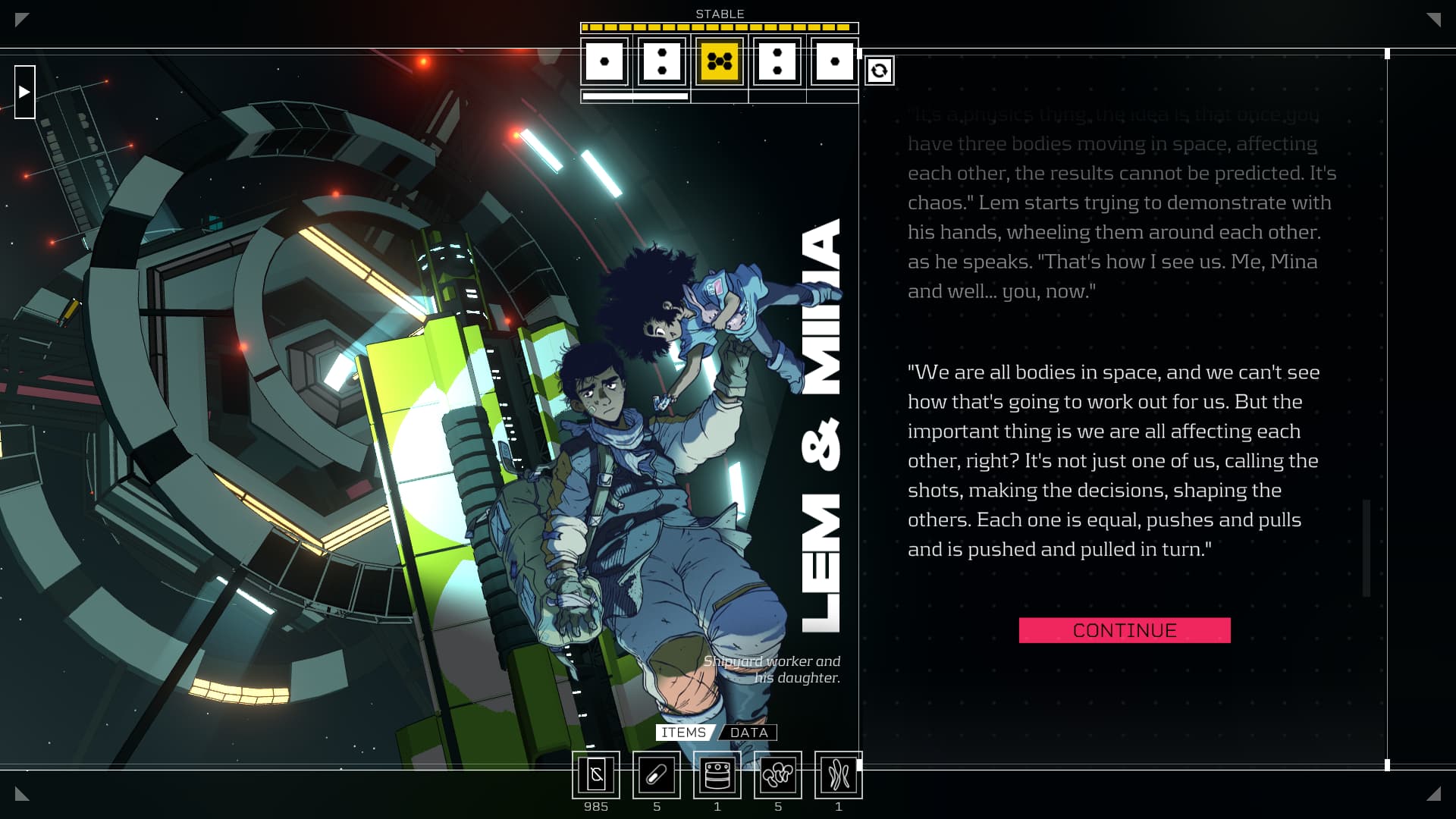
Task: Select the cryo currency chit slot
Action: click(596, 775)
